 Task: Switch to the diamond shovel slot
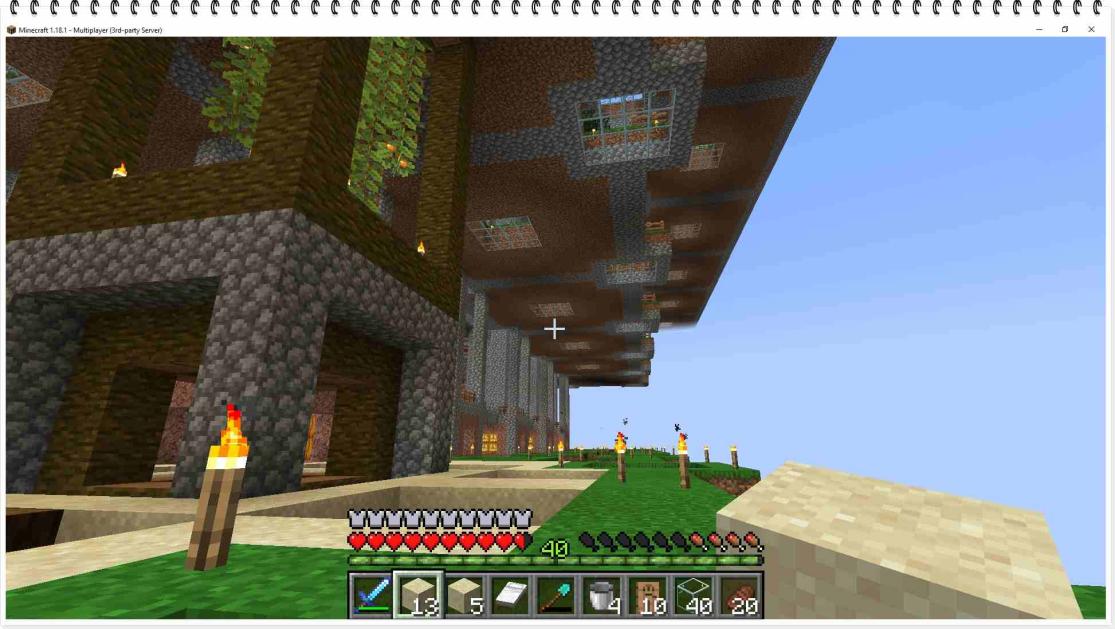pyautogui.click(x=556, y=595)
